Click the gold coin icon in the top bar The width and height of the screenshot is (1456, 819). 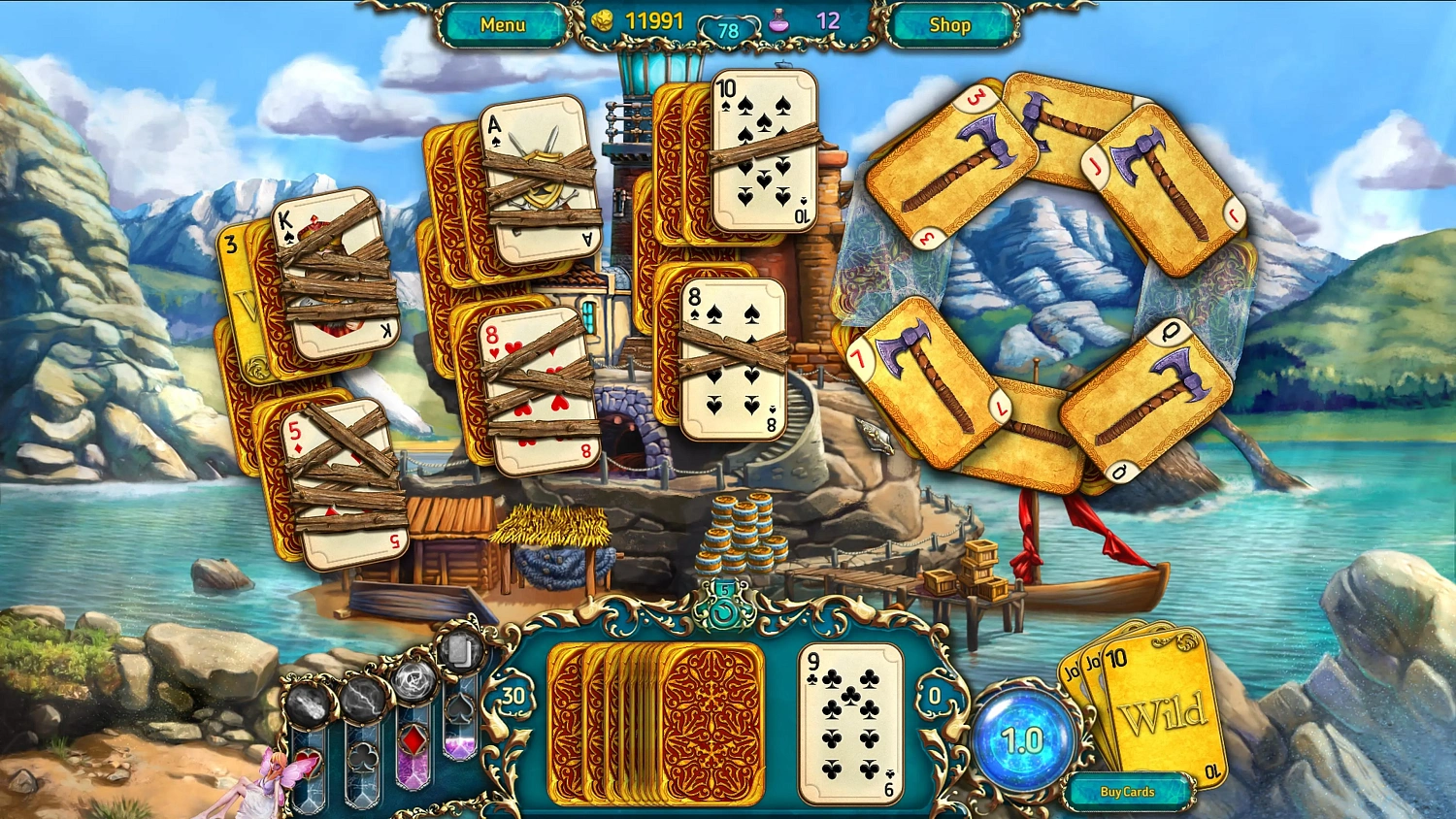(602, 19)
